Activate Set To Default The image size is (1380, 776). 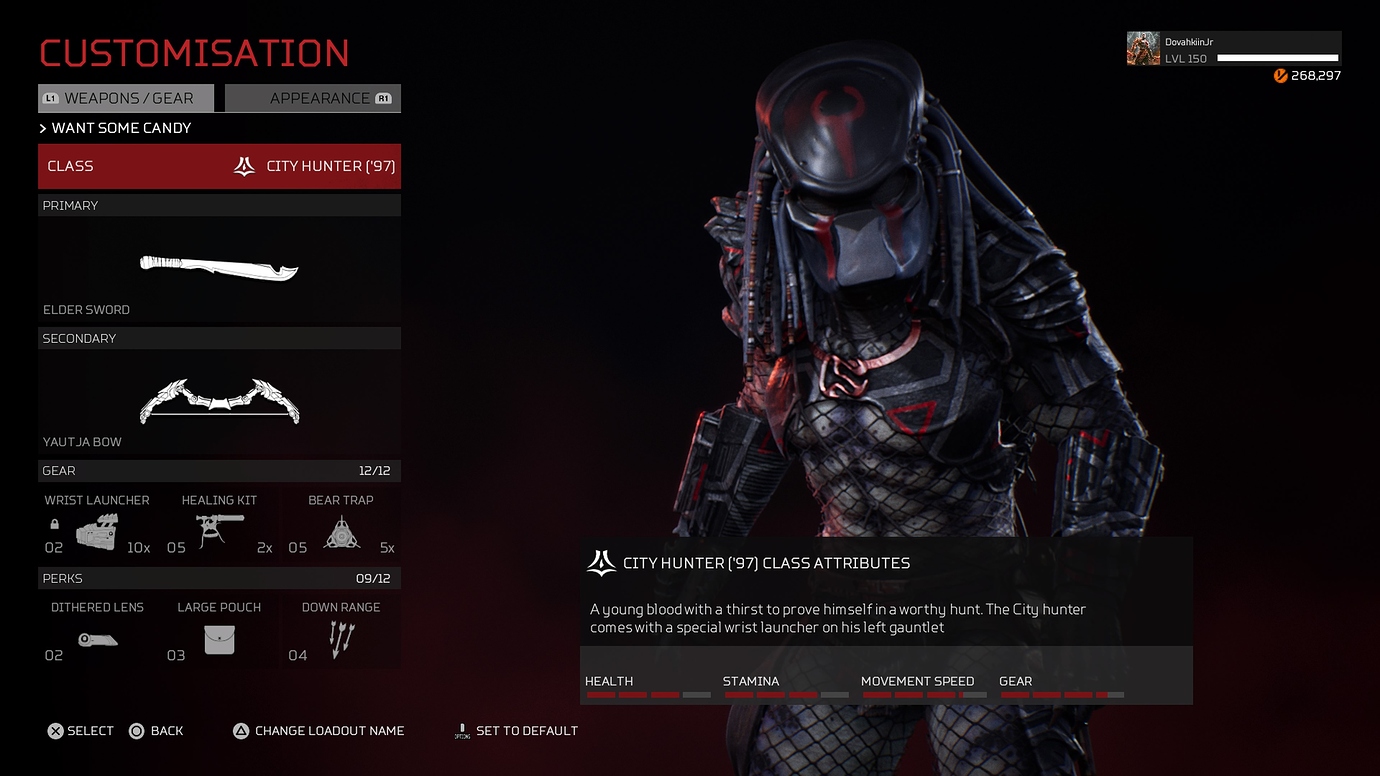point(516,731)
